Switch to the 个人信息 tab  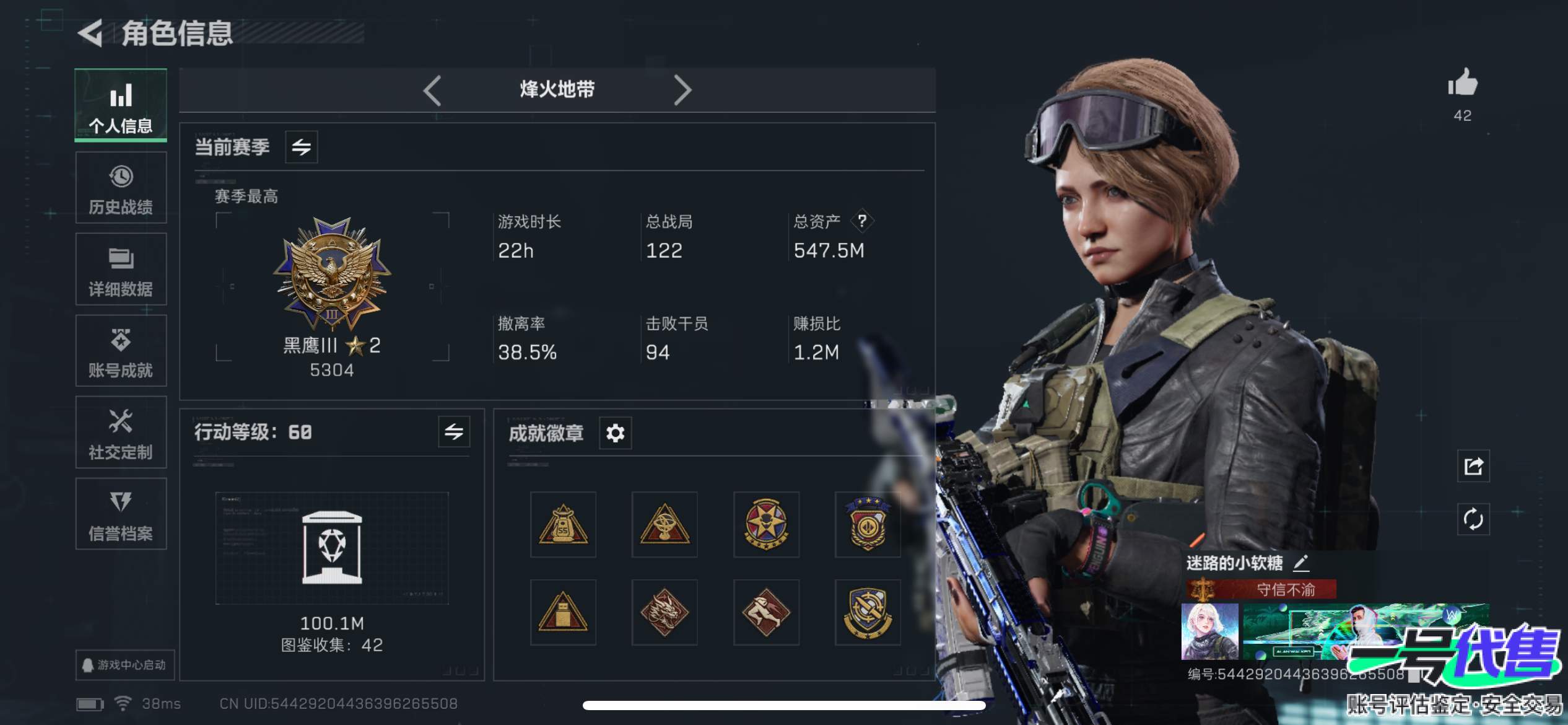(121, 105)
